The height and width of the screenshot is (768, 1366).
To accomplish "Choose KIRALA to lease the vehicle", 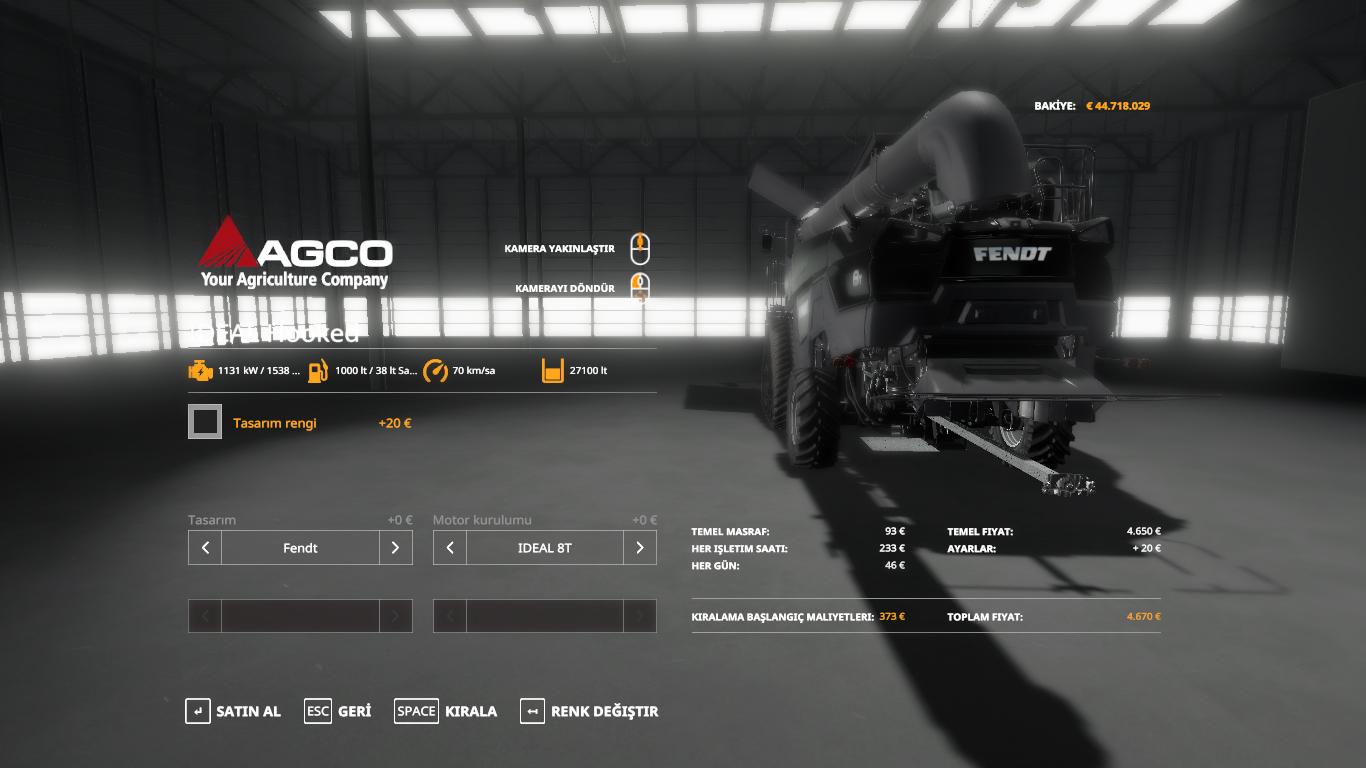I will click(446, 711).
